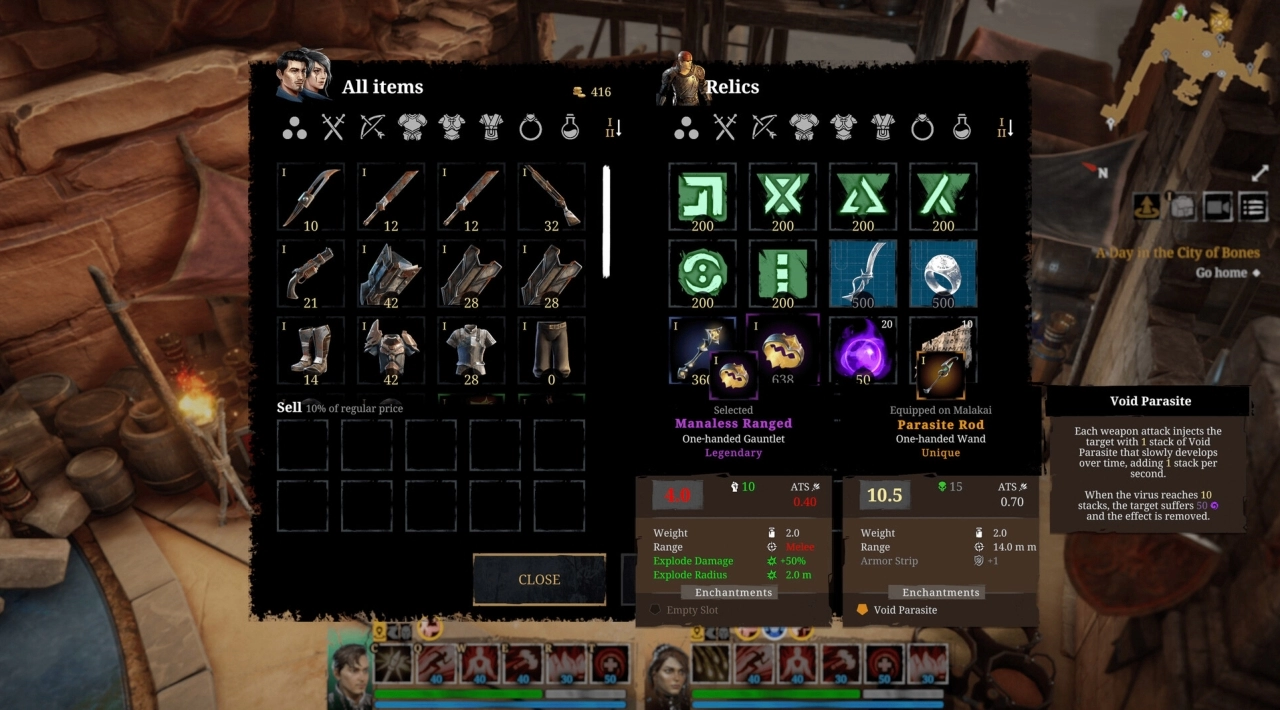
Task: Pick the pistol priced 21
Action: [x=311, y=273]
